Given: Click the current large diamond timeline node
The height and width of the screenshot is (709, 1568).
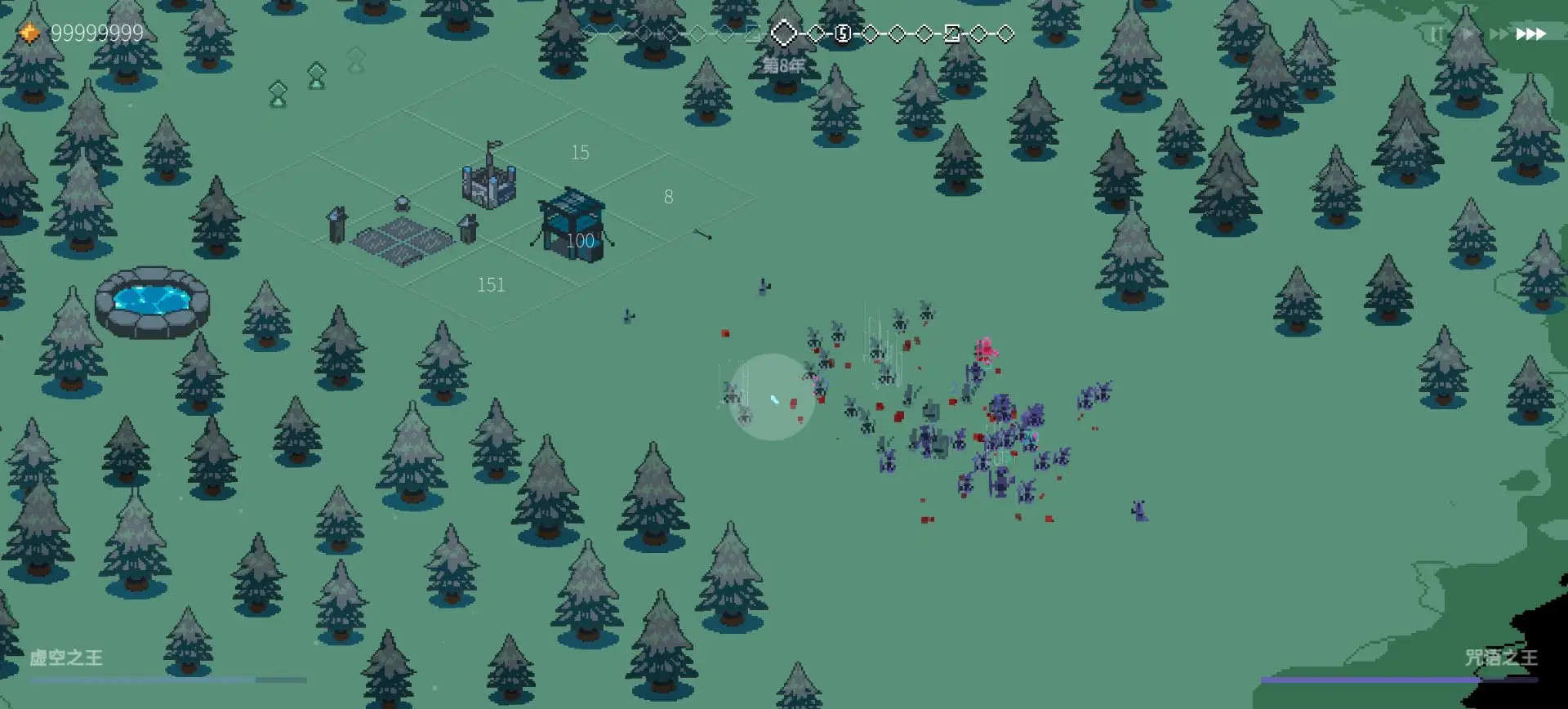Looking at the screenshot, I should [784, 33].
